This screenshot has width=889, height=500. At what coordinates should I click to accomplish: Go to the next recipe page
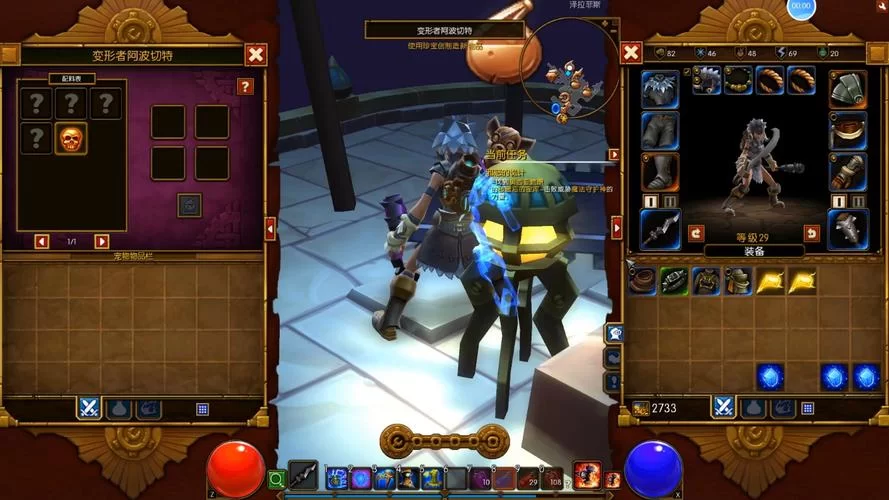point(101,241)
